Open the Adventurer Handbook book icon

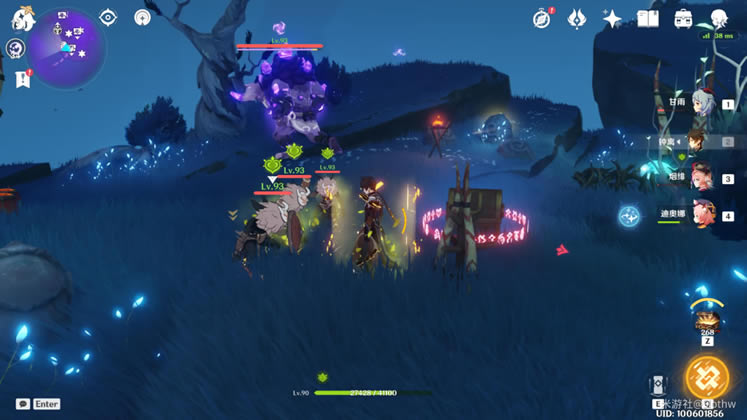pyautogui.click(x=648, y=19)
